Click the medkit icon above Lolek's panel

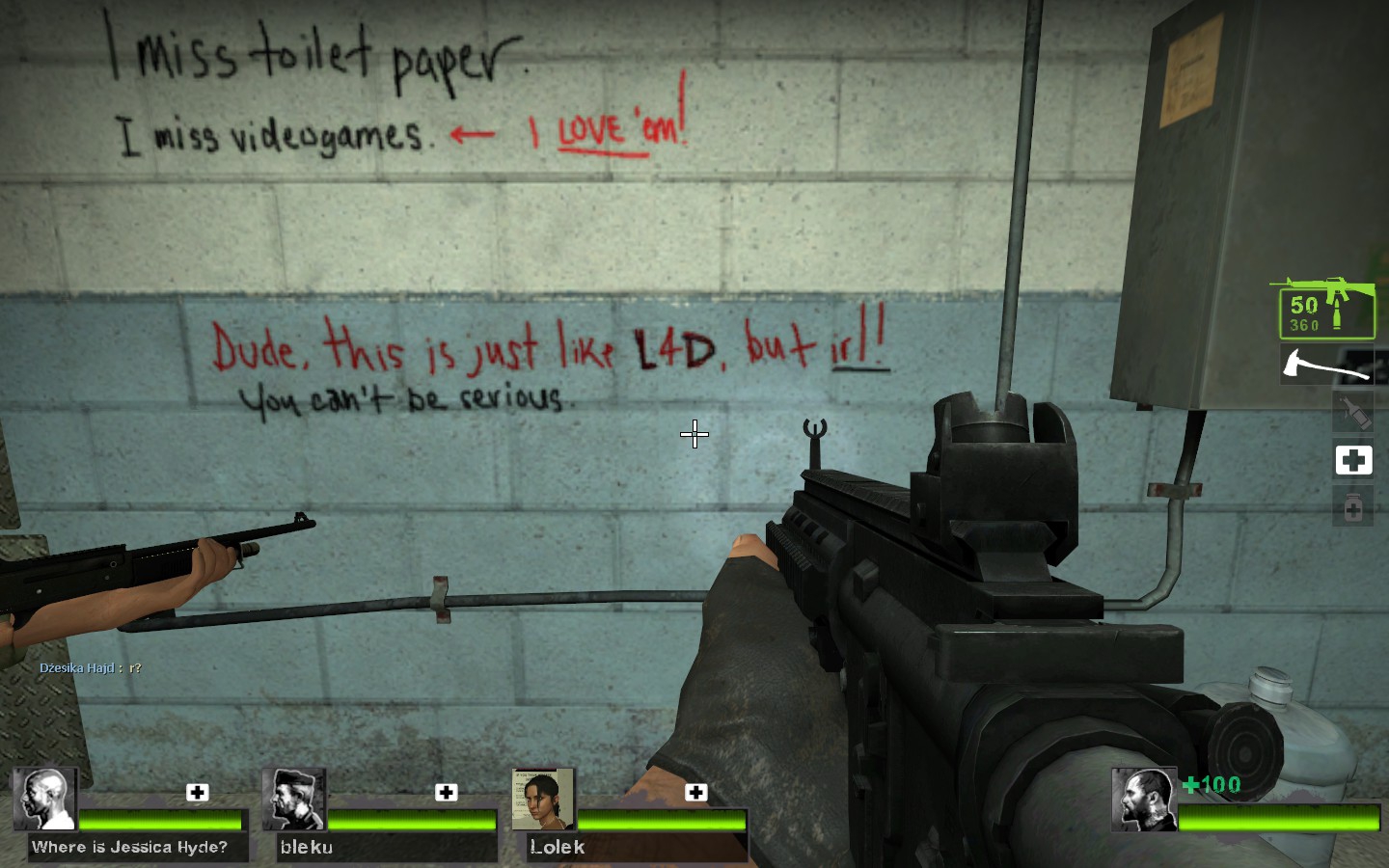pyautogui.click(x=695, y=792)
